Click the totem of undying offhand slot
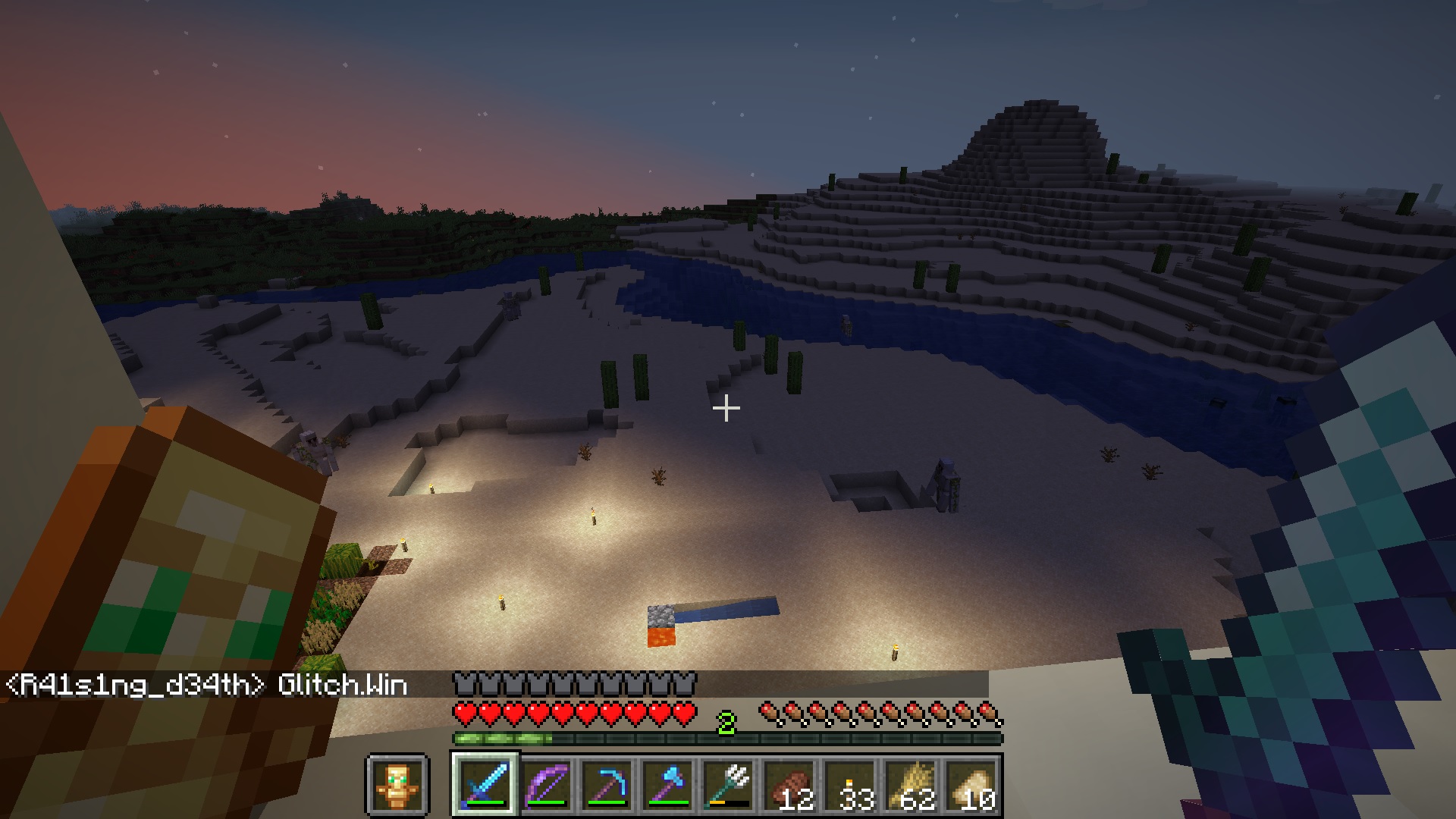1456x819 pixels. click(397, 785)
